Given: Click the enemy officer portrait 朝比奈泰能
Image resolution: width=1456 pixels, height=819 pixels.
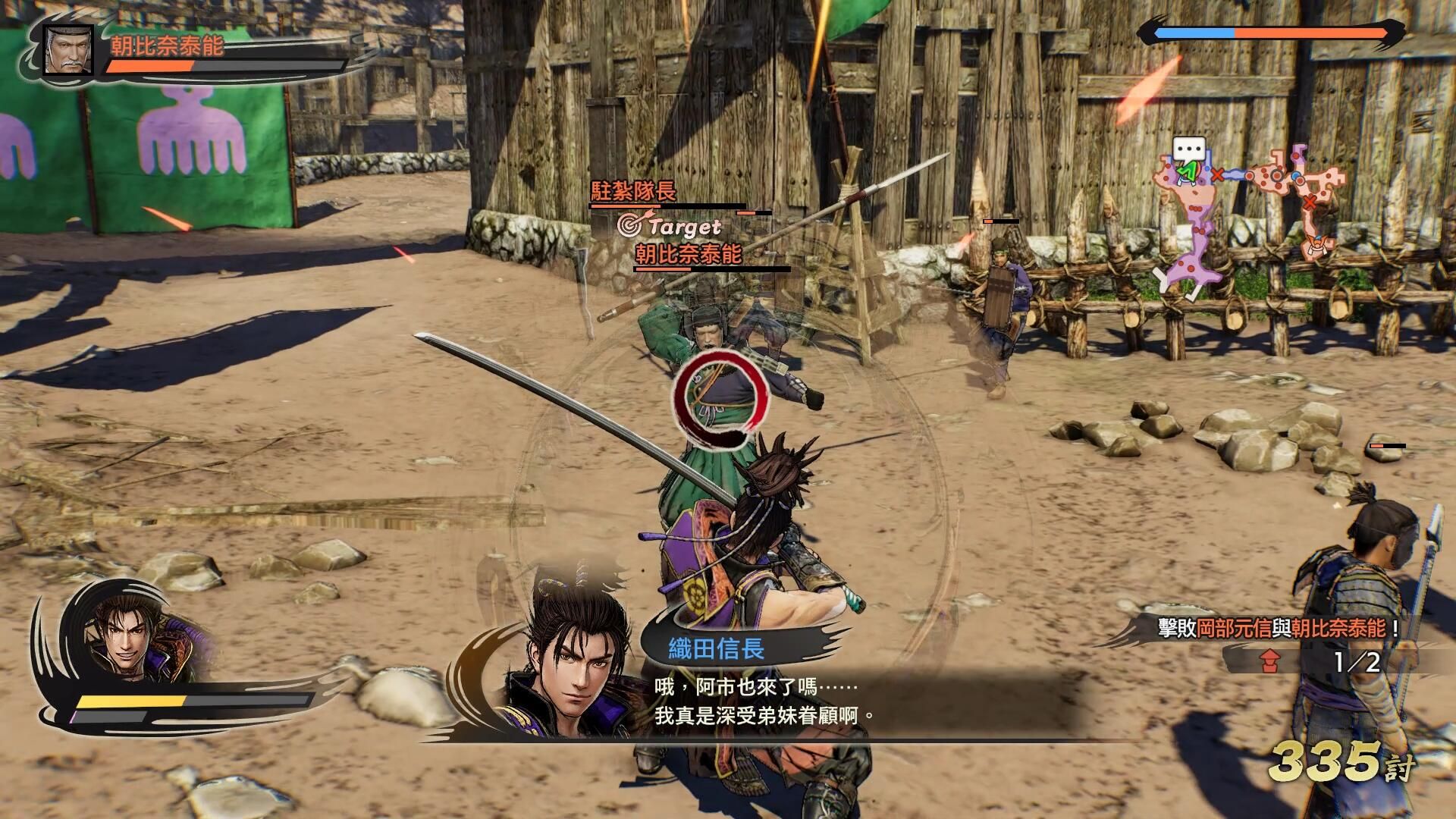Looking at the screenshot, I should coord(68,49).
